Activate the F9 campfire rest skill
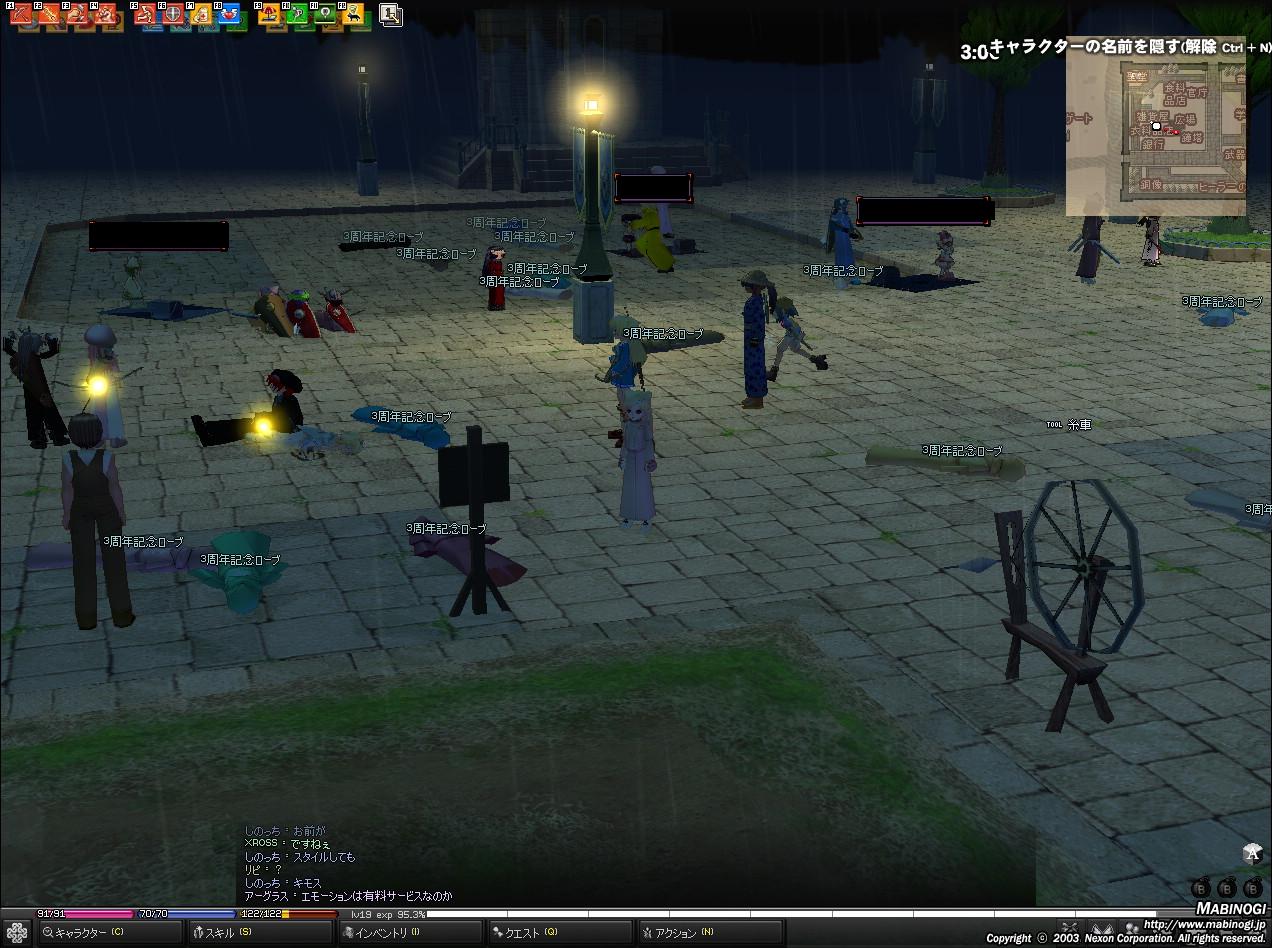The image size is (1272, 948). pyautogui.click(x=269, y=16)
